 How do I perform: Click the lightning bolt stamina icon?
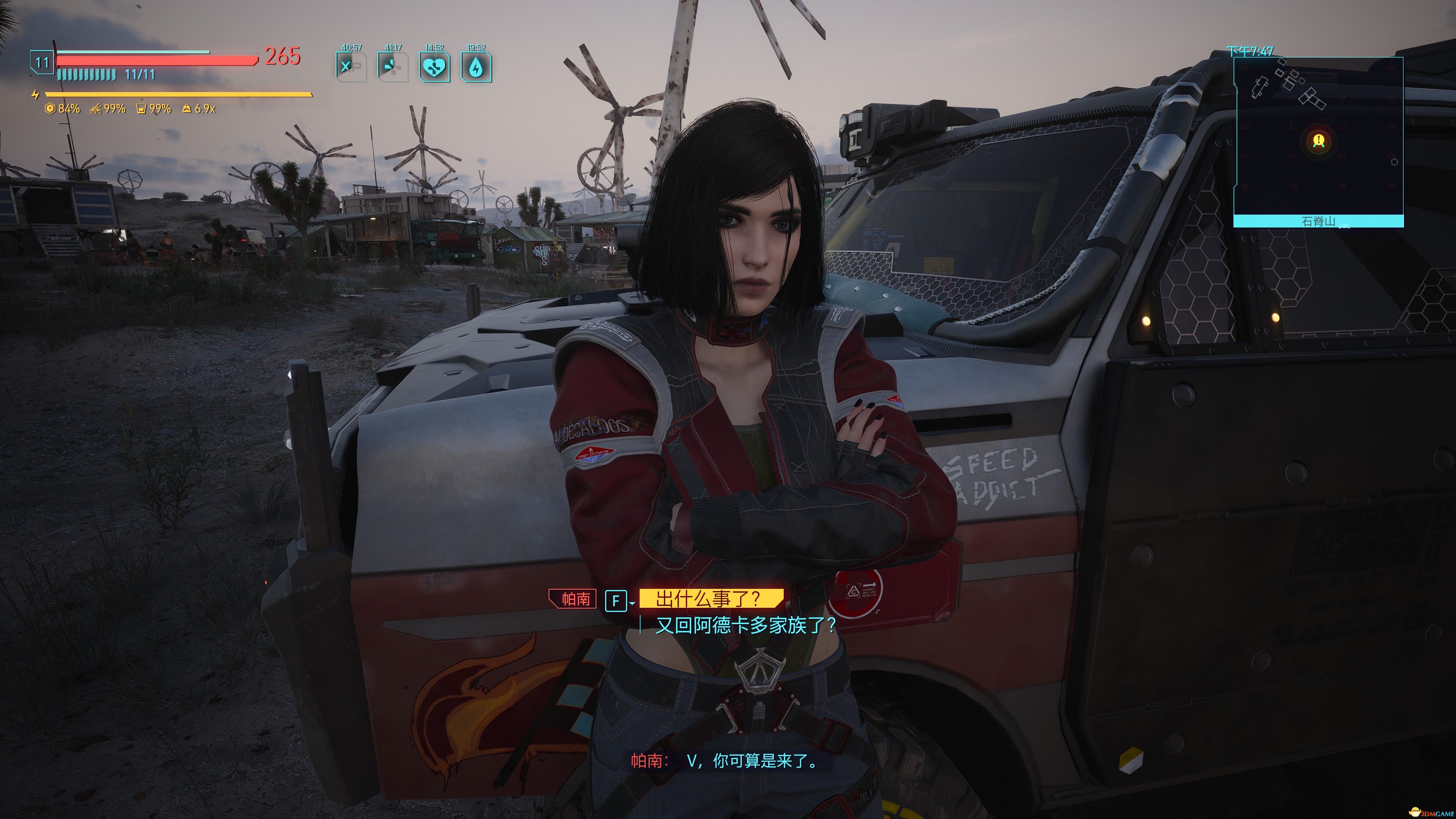[x=36, y=94]
